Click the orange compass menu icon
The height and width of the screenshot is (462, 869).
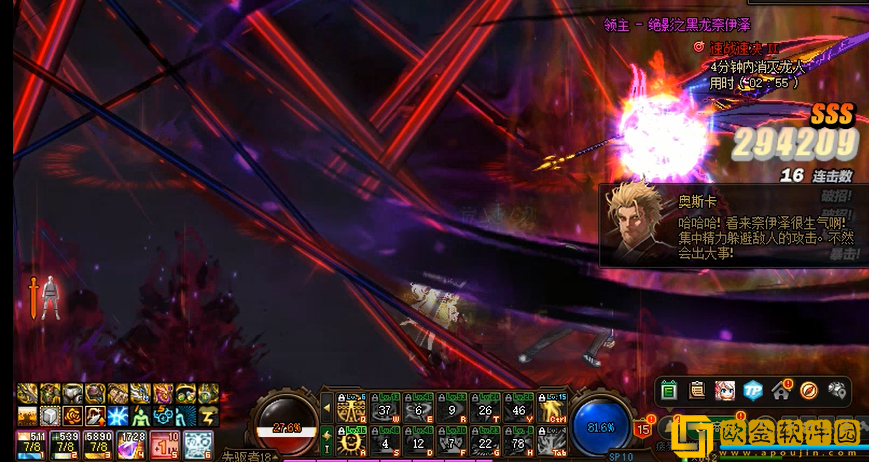tap(809, 390)
